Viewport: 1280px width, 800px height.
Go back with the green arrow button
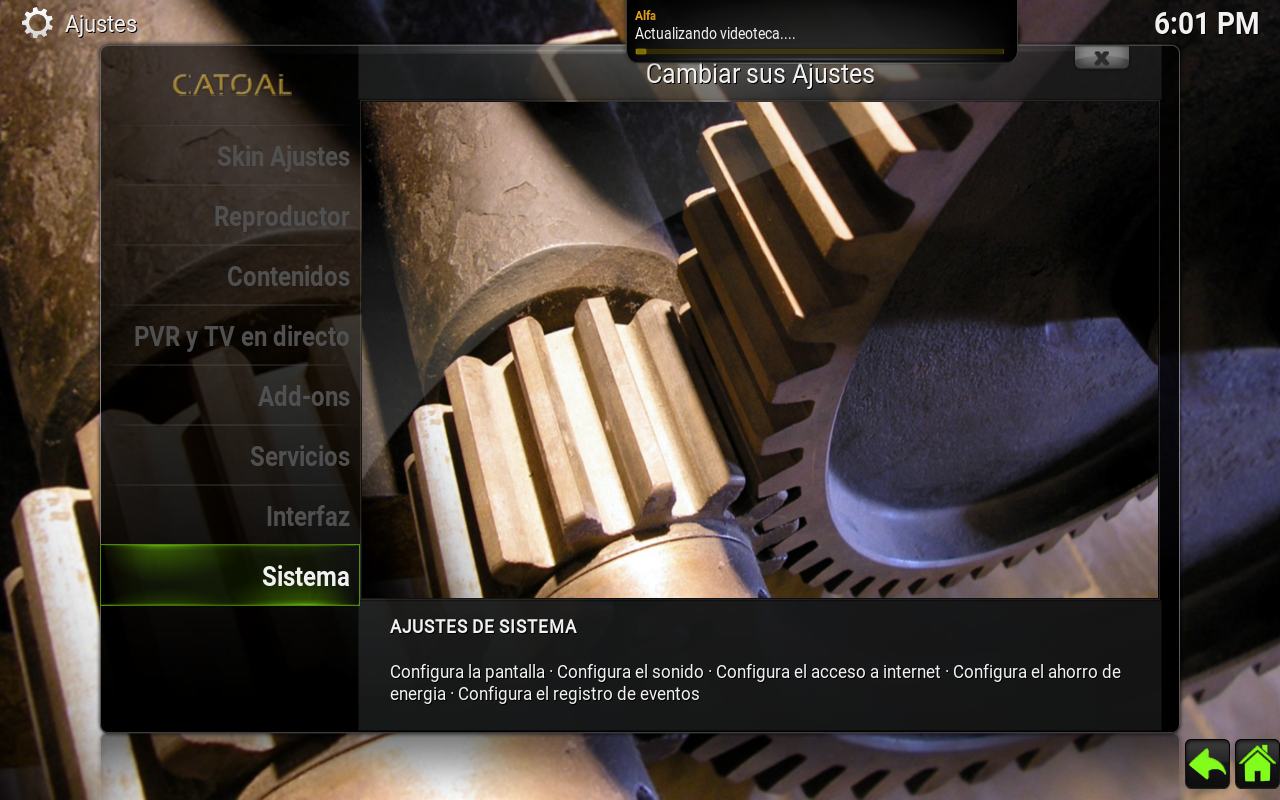[x=1207, y=765]
